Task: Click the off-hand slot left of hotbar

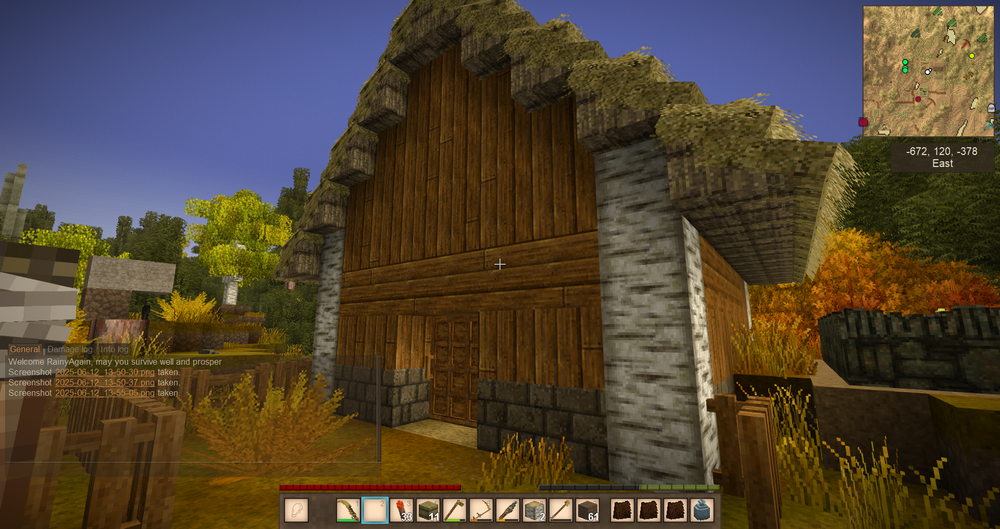Action: 296,510
